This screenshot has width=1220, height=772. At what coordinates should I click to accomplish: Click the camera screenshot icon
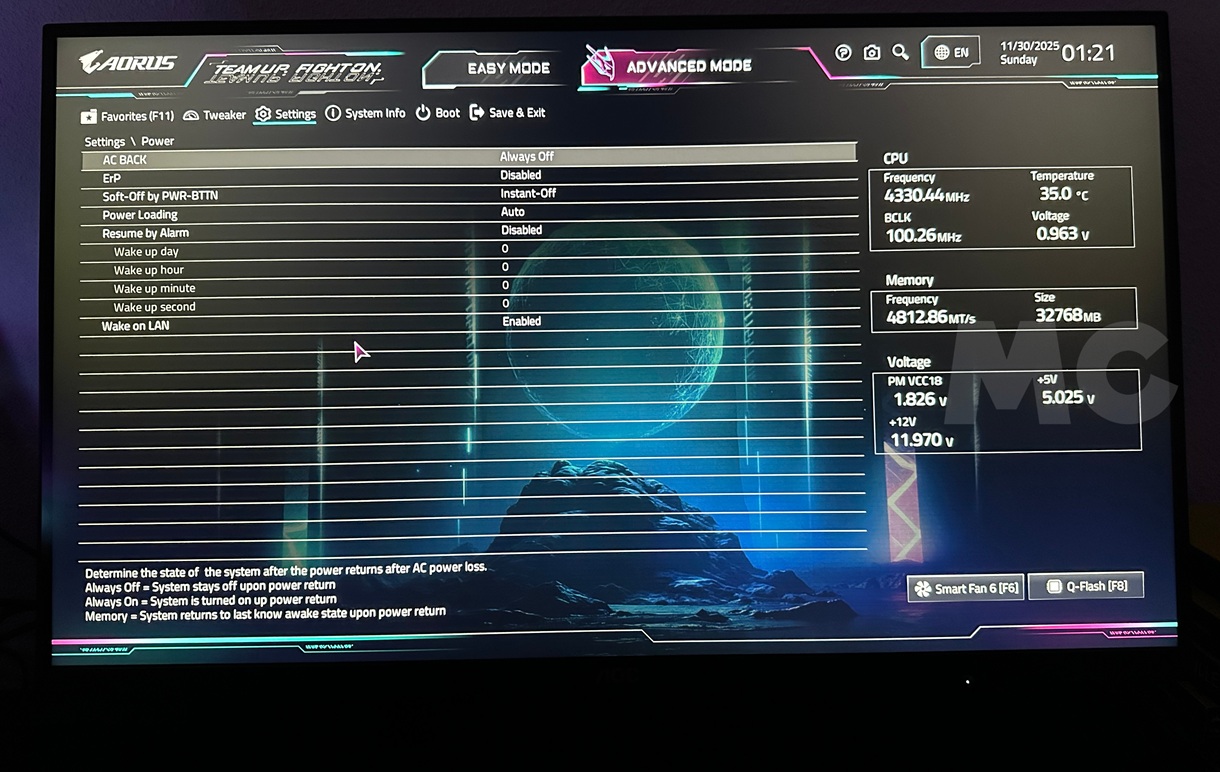pos(872,52)
